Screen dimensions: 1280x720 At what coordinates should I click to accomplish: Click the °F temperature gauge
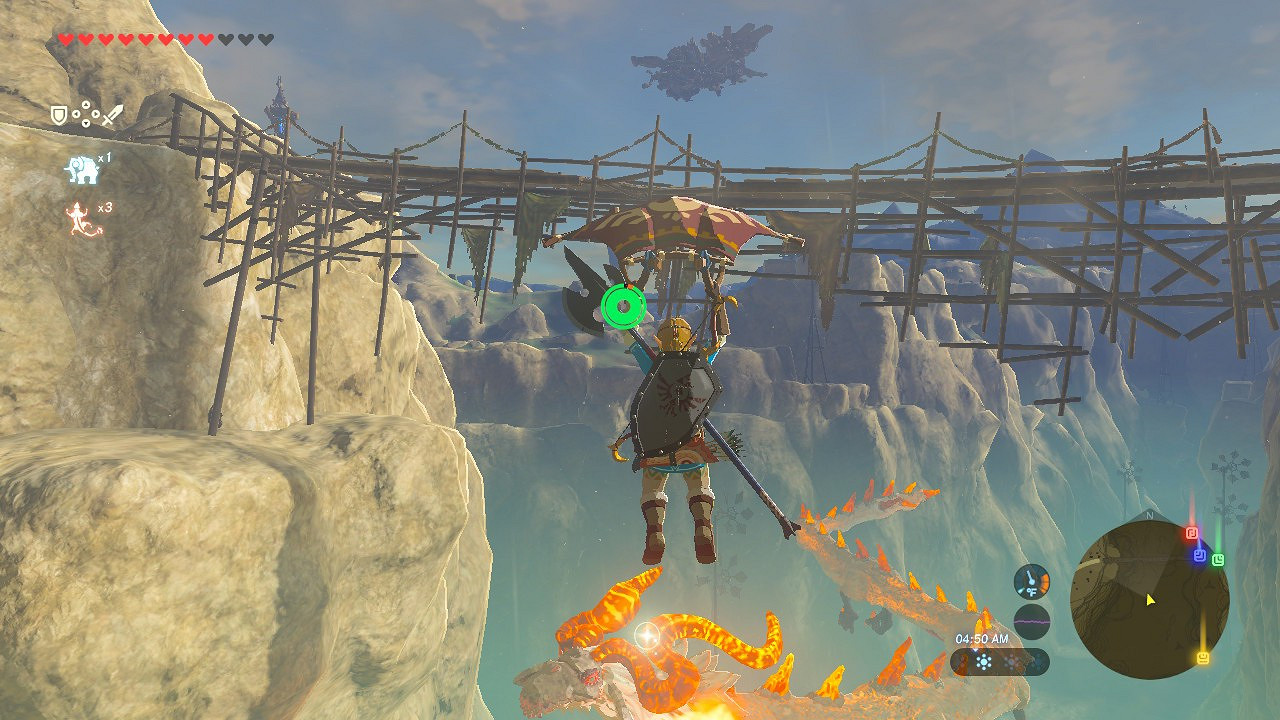pos(1031,582)
